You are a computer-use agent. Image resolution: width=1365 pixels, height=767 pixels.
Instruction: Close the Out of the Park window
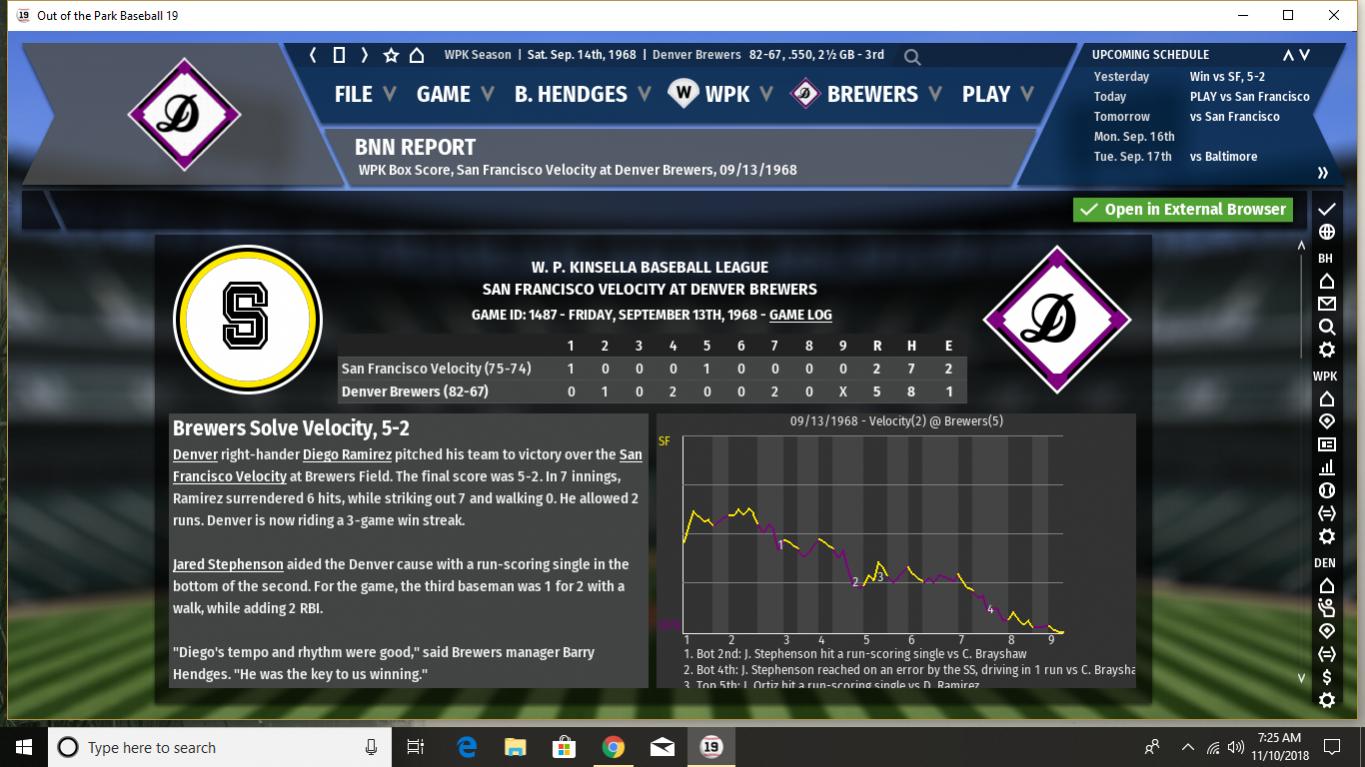tap(1334, 15)
